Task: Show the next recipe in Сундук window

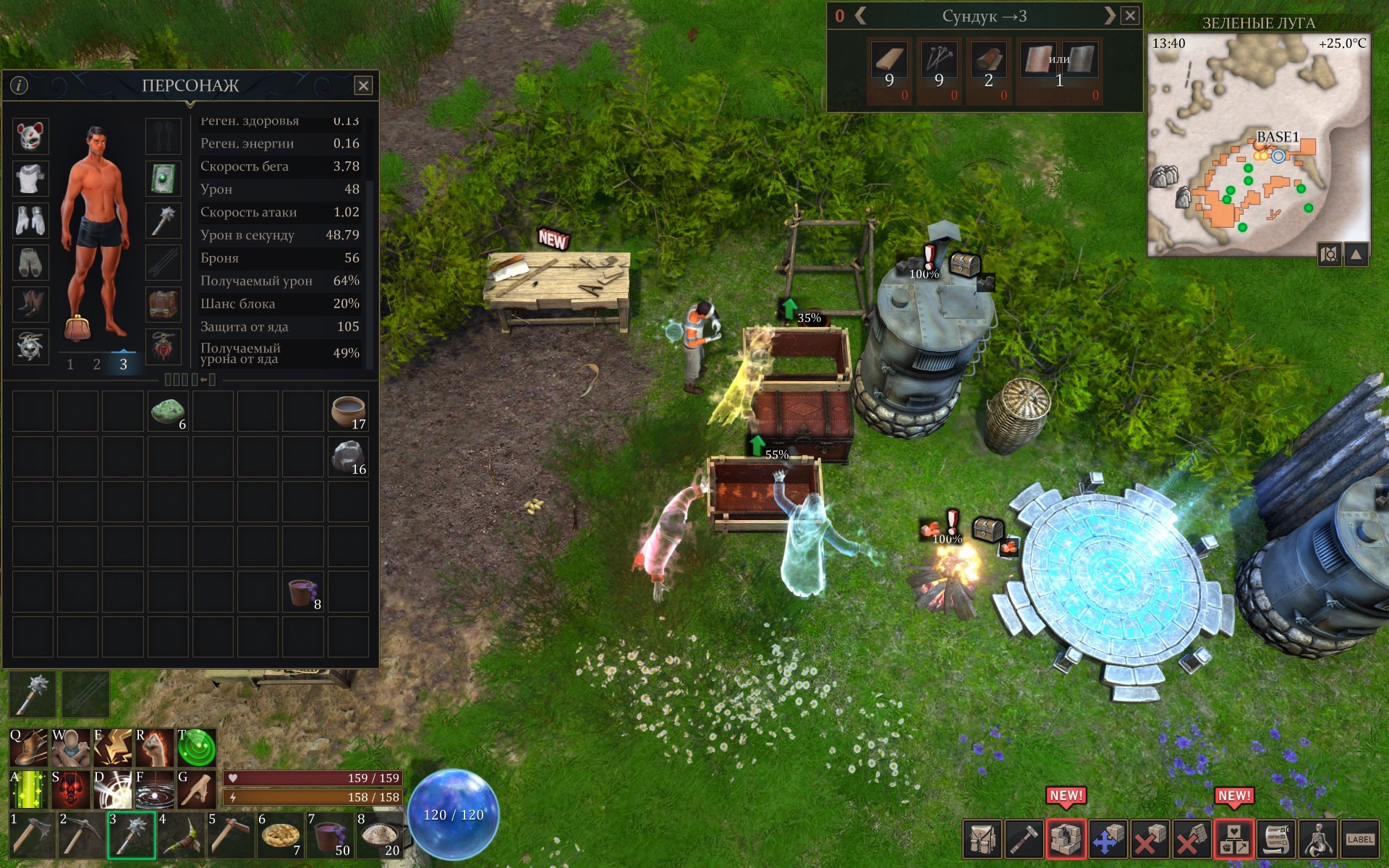Action: [x=1109, y=16]
